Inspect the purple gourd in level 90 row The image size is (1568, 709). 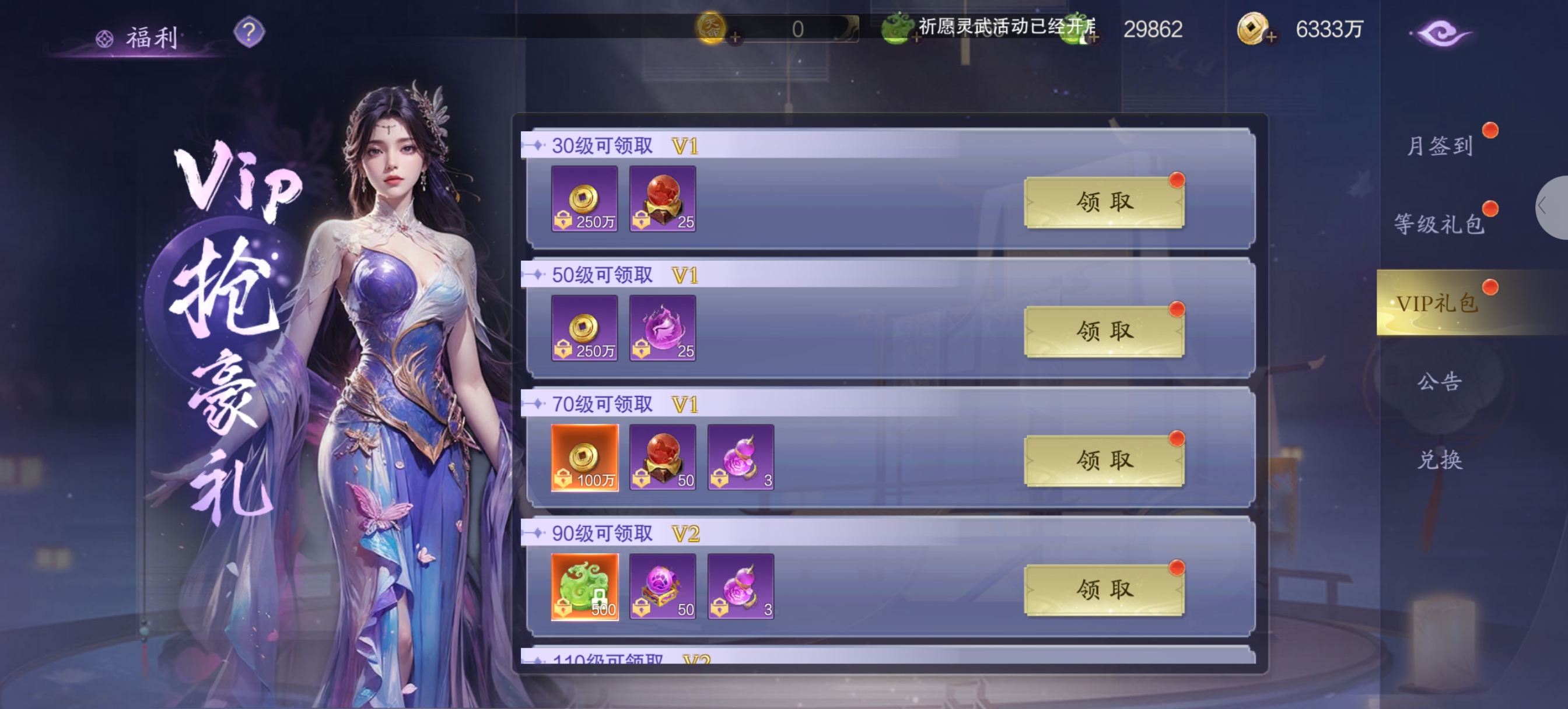point(740,587)
